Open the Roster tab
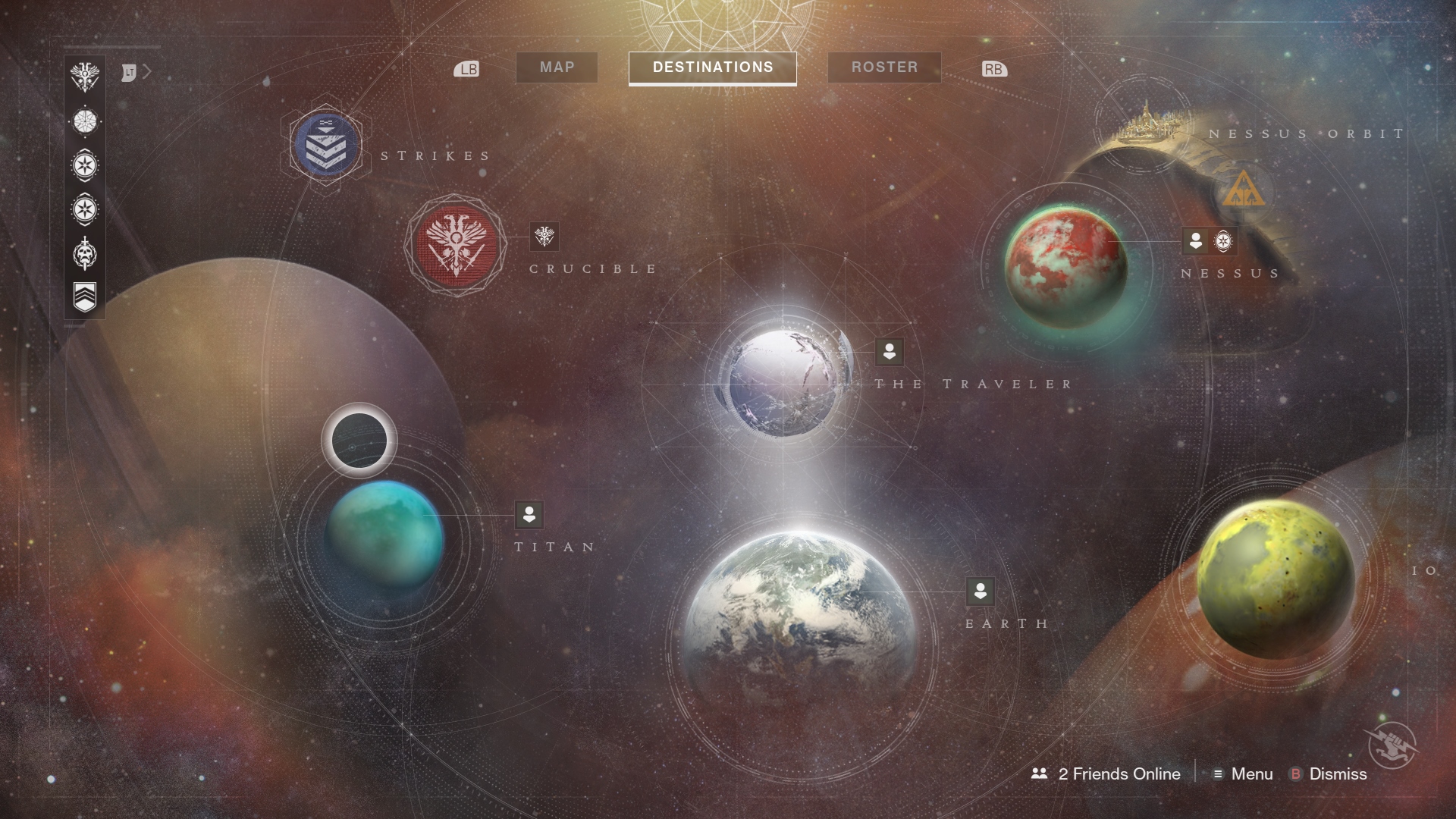The height and width of the screenshot is (819, 1456). point(884,67)
